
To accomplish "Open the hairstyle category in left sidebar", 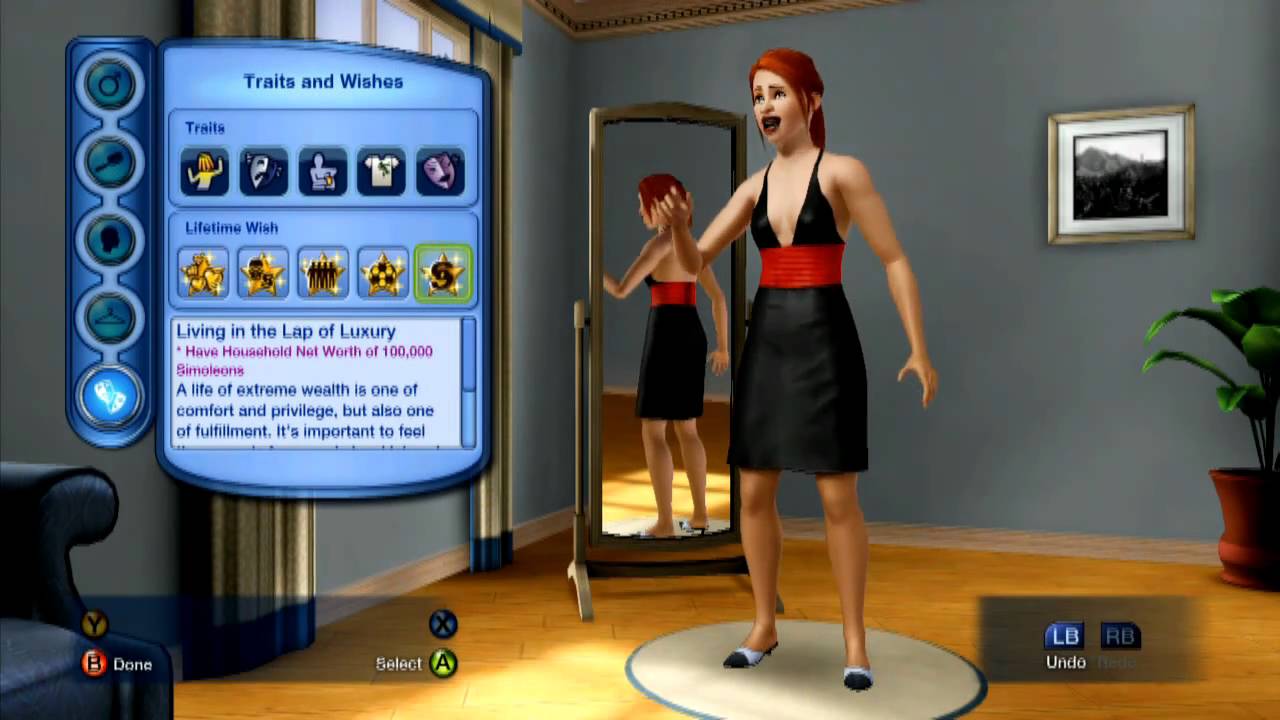I will click(110, 162).
